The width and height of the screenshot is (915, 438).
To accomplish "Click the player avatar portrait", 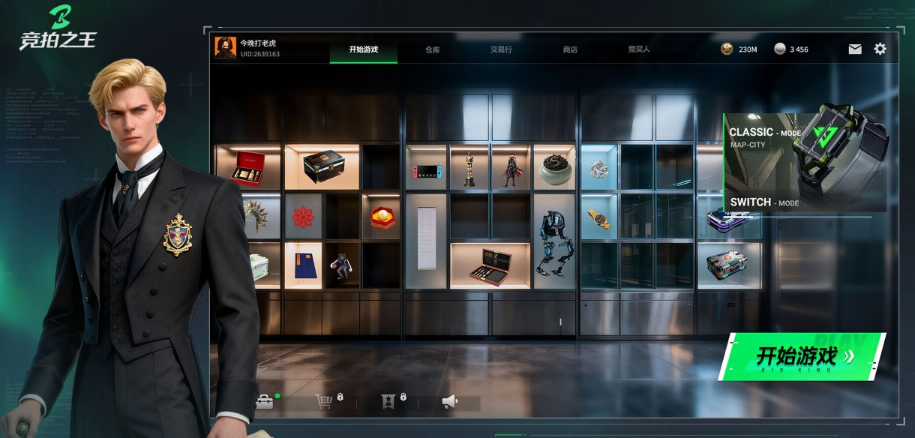I will [x=225, y=48].
